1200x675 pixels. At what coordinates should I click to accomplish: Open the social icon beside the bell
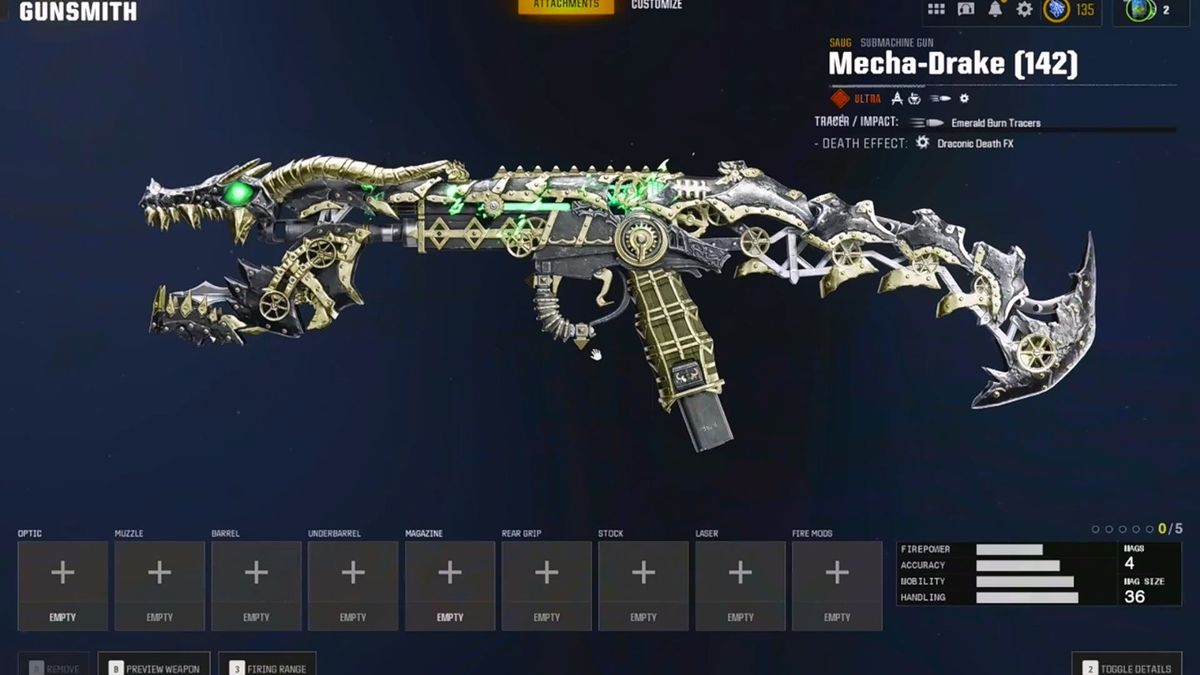(x=966, y=9)
